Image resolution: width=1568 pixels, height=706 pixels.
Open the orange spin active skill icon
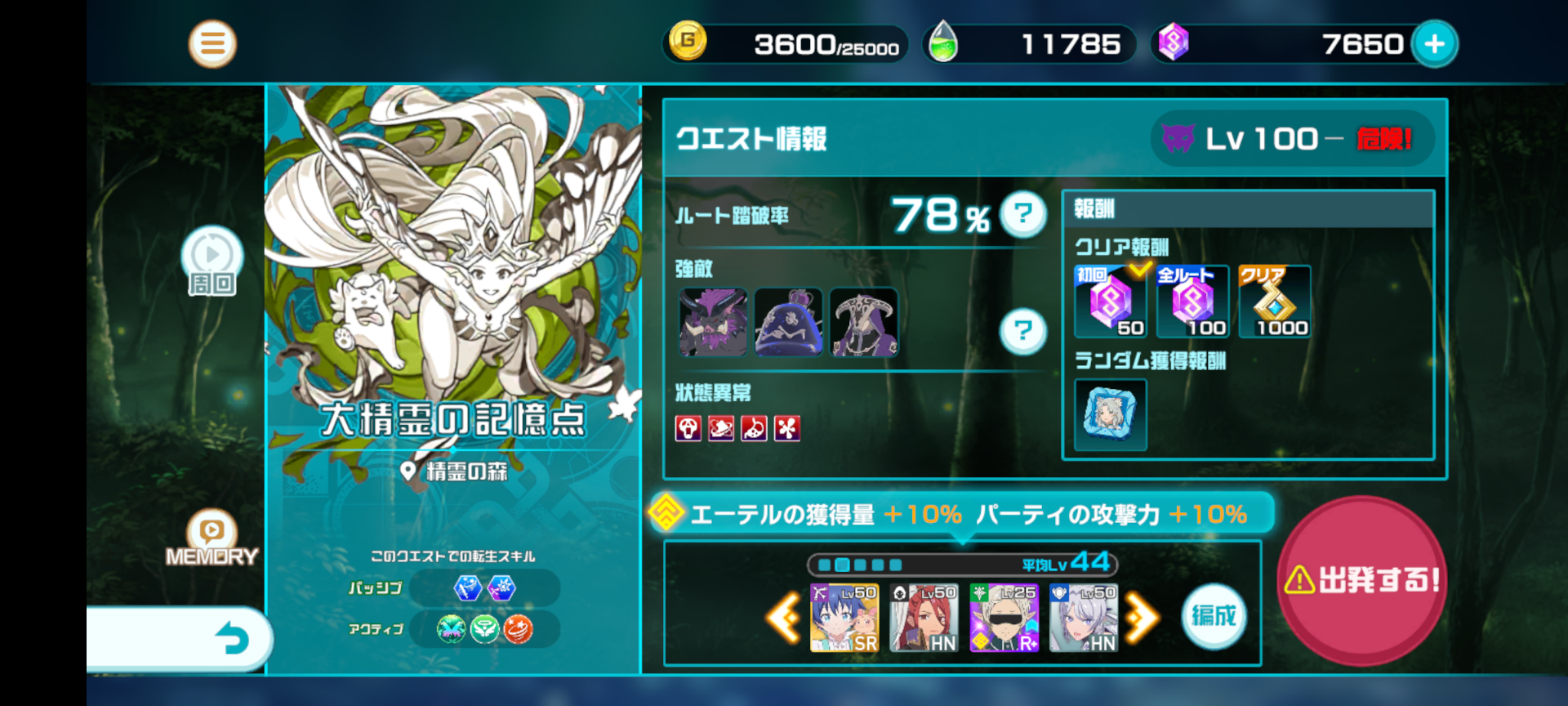click(x=518, y=628)
